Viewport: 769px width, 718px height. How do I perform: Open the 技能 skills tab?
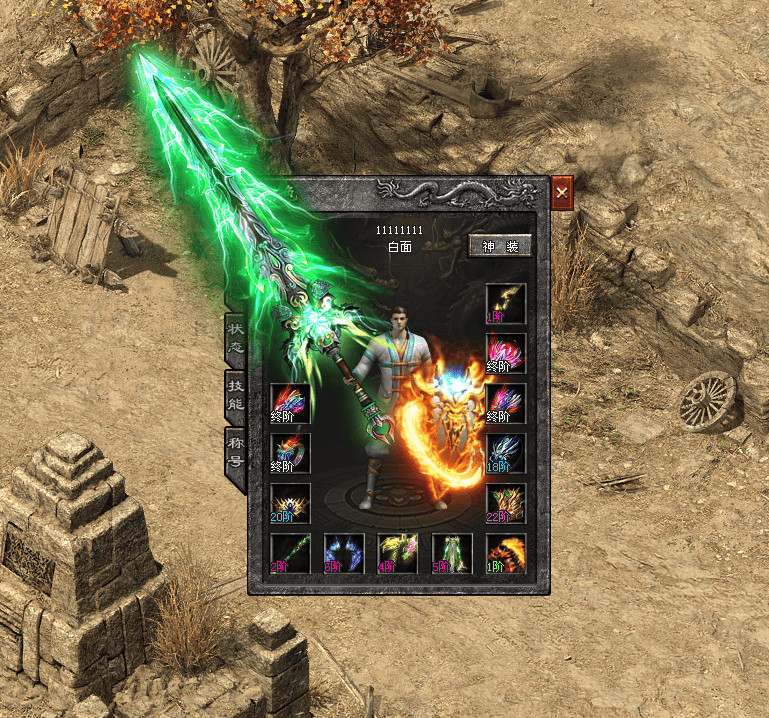[235, 395]
